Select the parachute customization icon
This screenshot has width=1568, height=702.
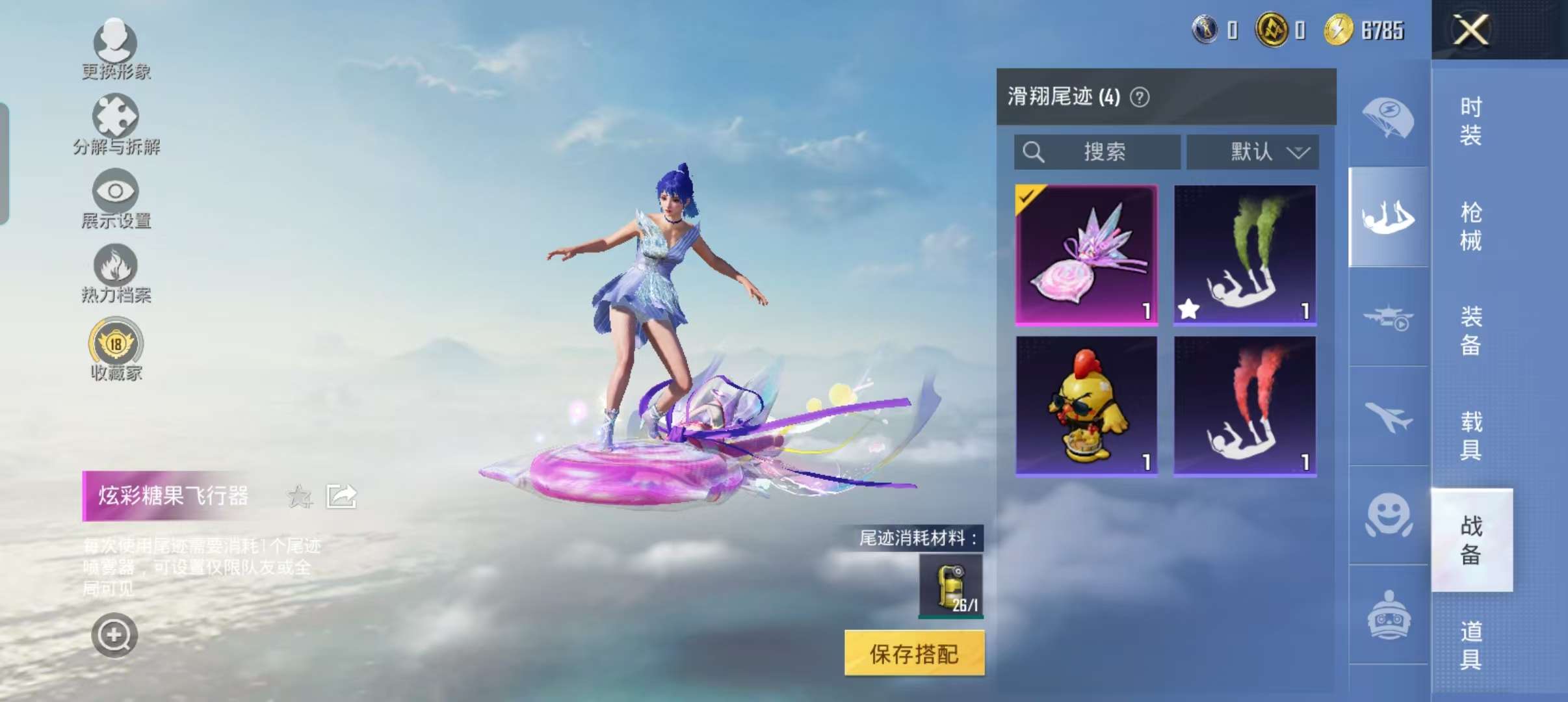point(1391,117)
